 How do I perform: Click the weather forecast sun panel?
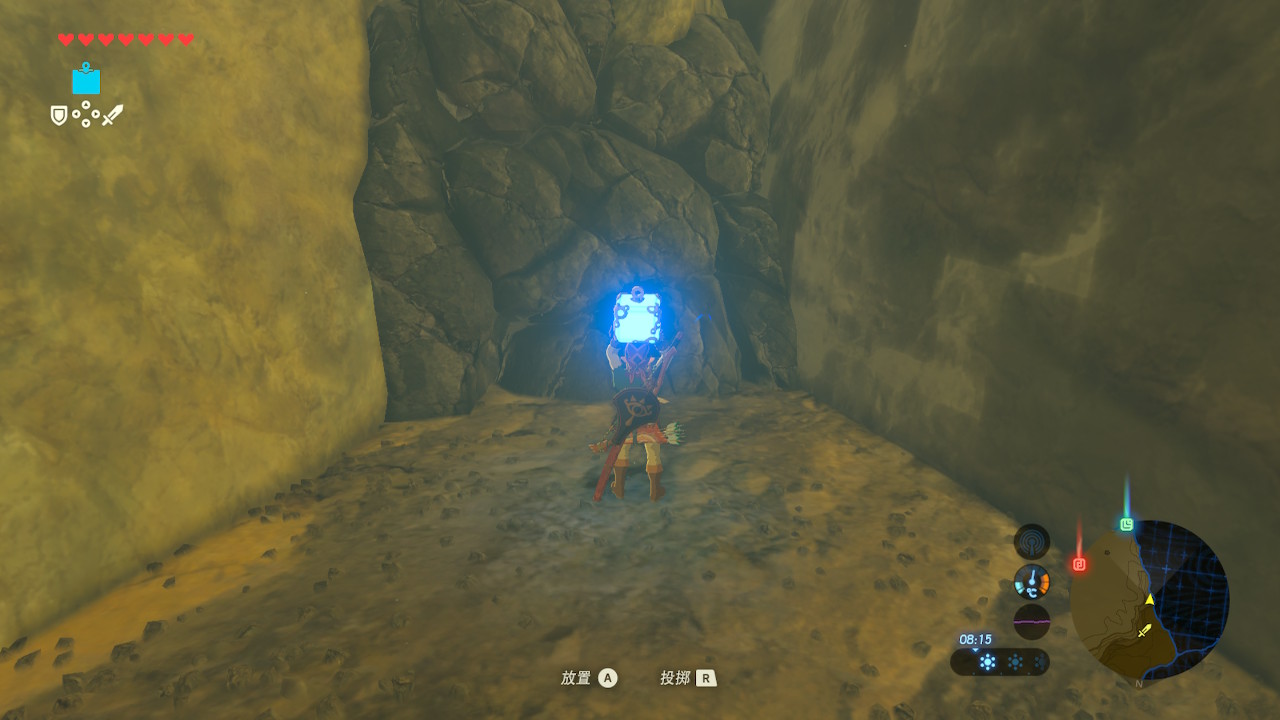pos(1000,662)
